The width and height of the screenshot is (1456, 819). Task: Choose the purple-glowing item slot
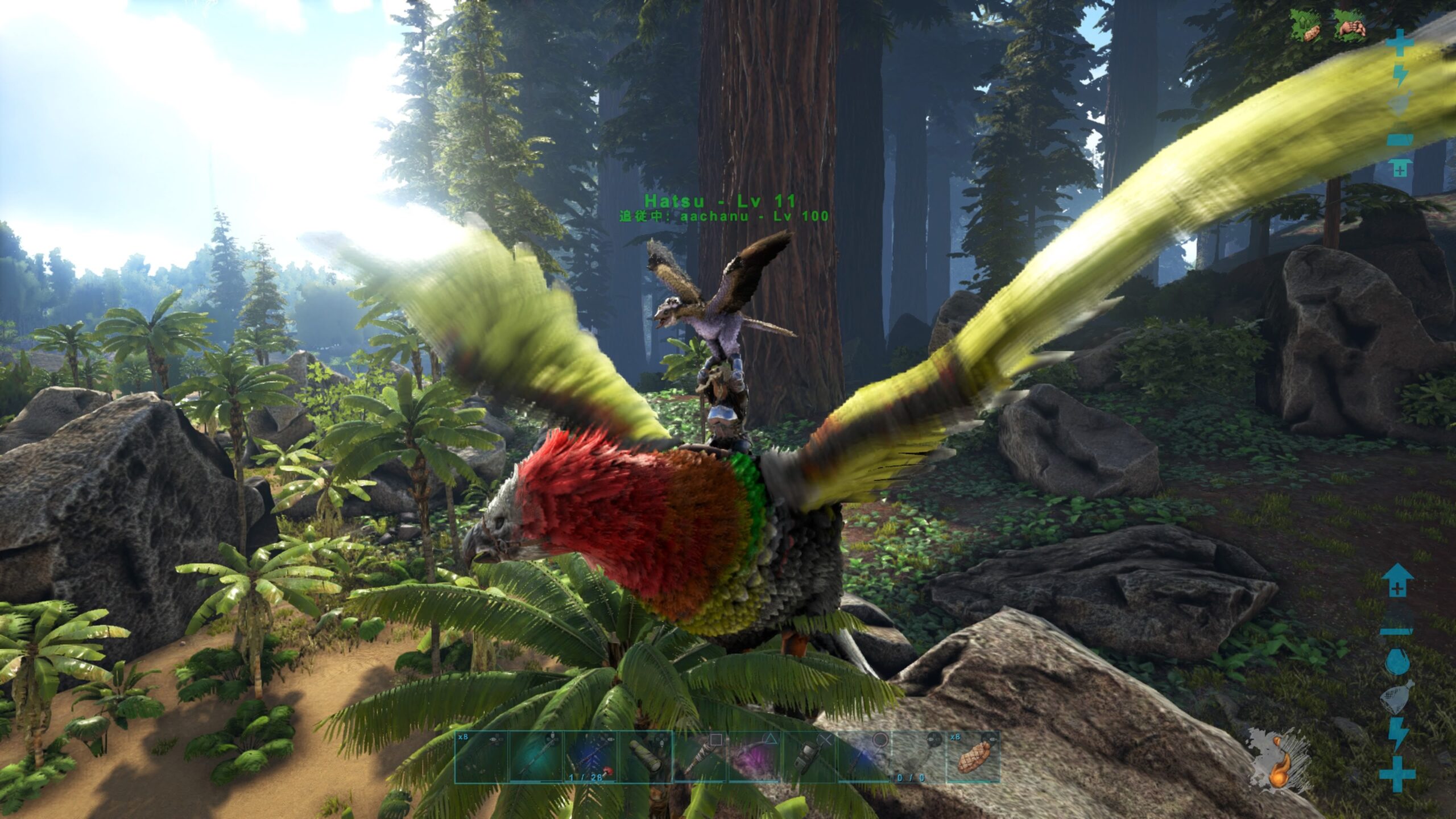pos(755,757)
